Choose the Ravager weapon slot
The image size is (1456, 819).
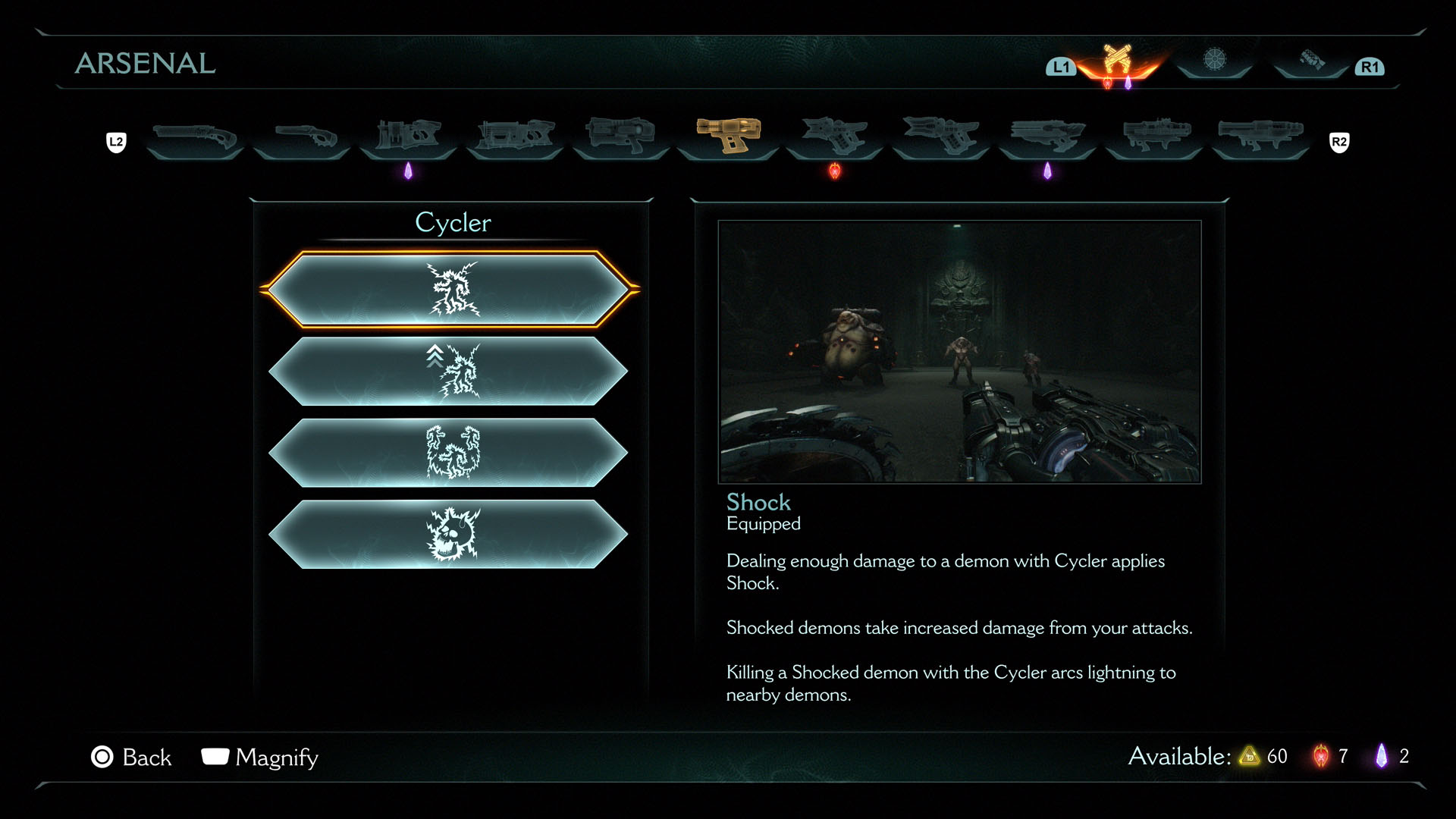point(941,136)
